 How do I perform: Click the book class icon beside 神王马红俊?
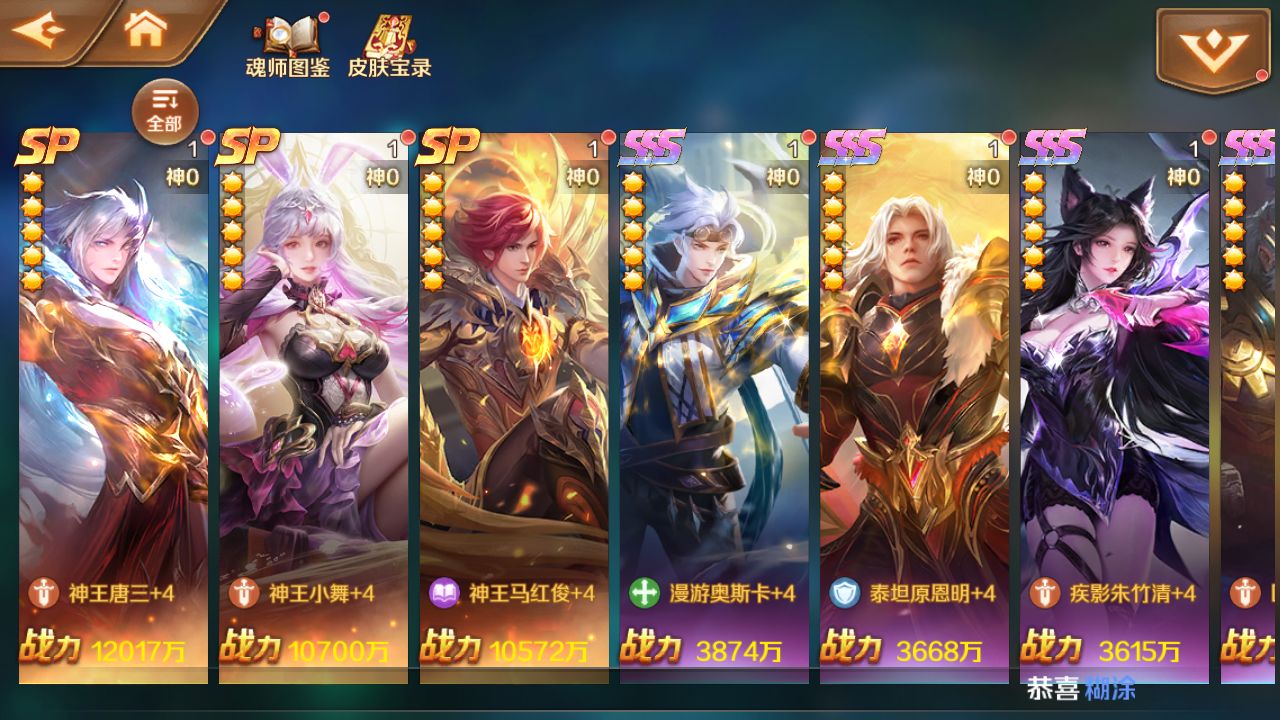click(446, 592)
